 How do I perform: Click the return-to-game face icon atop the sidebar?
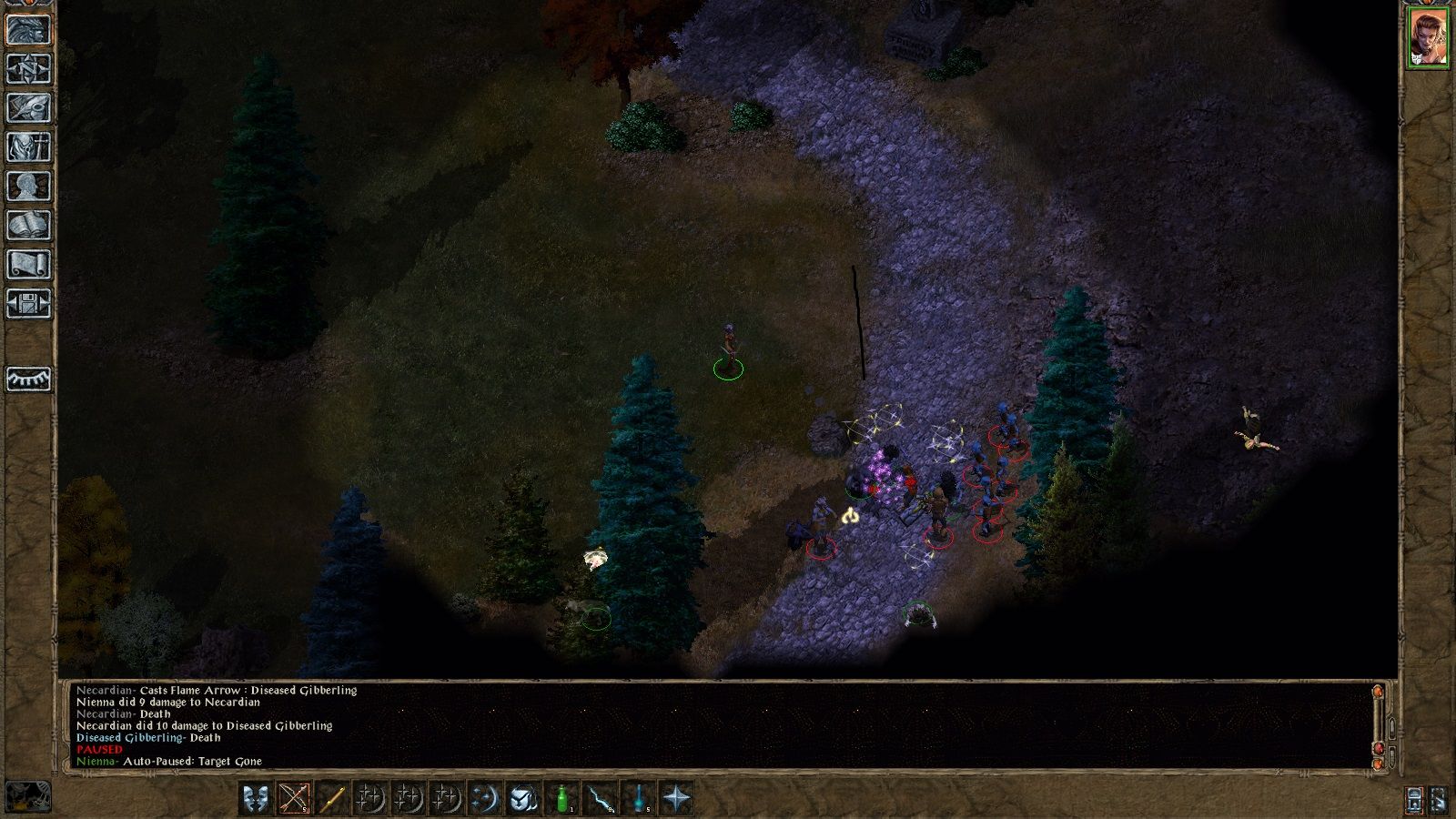(28, 29)
